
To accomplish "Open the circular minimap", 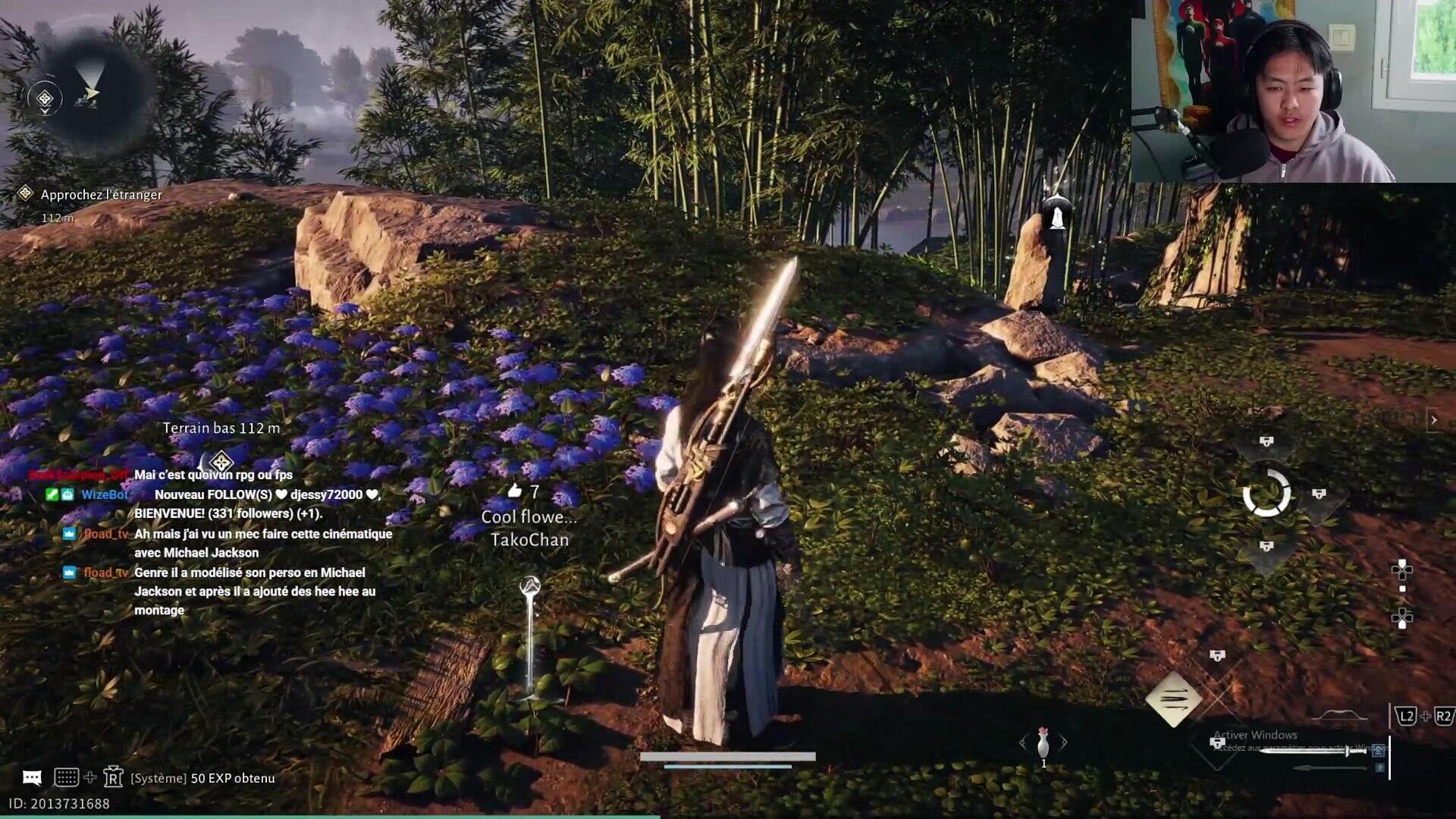I will click(89, 93).
